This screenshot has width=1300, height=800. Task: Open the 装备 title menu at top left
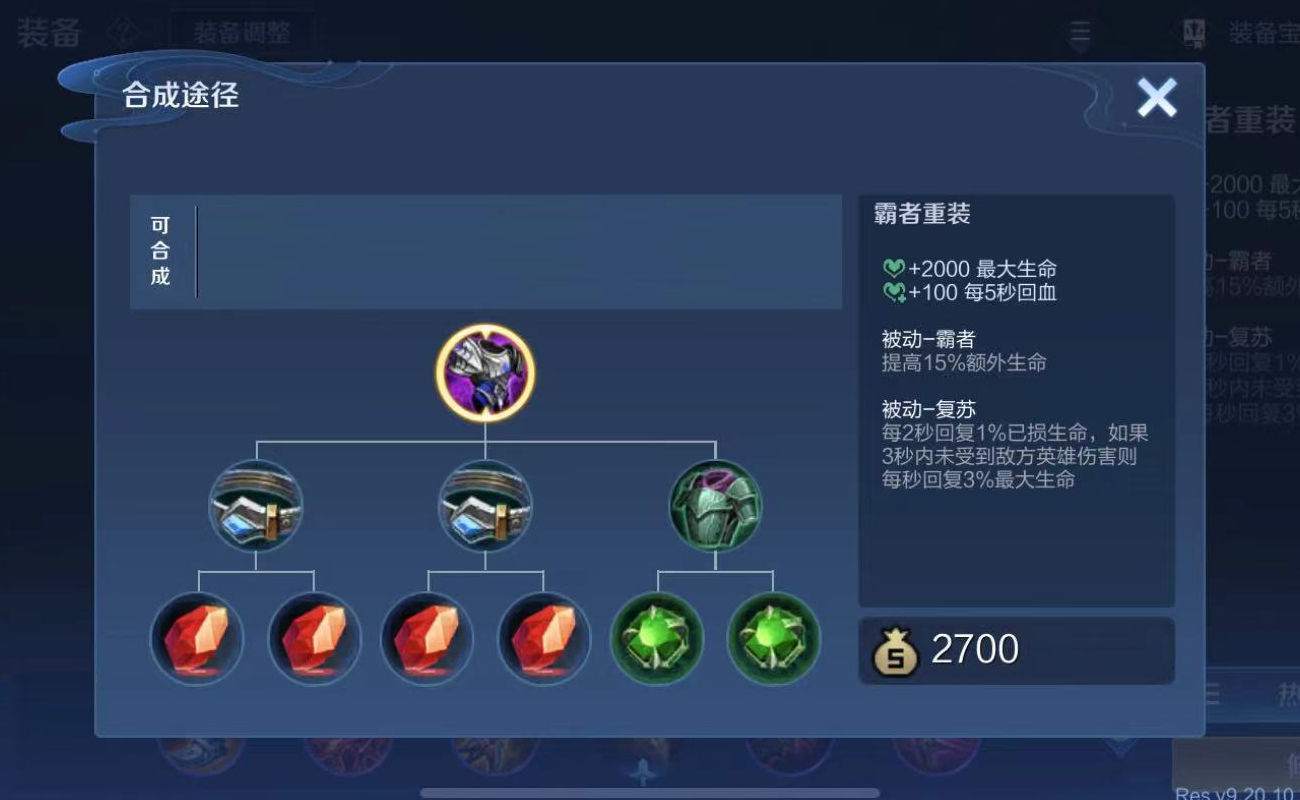click(48, 28)
